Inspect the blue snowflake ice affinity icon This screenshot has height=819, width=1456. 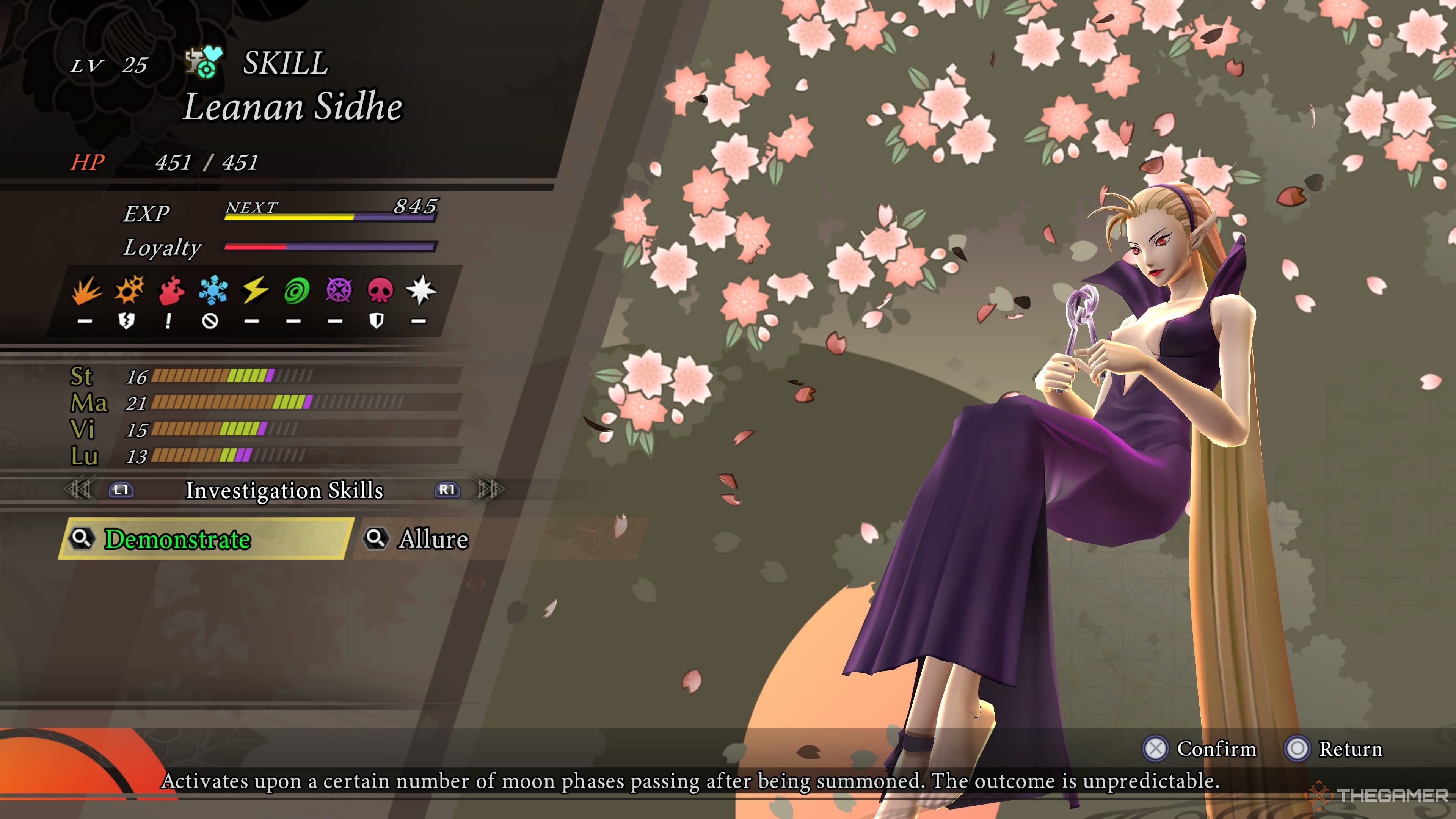pos(213,290)
